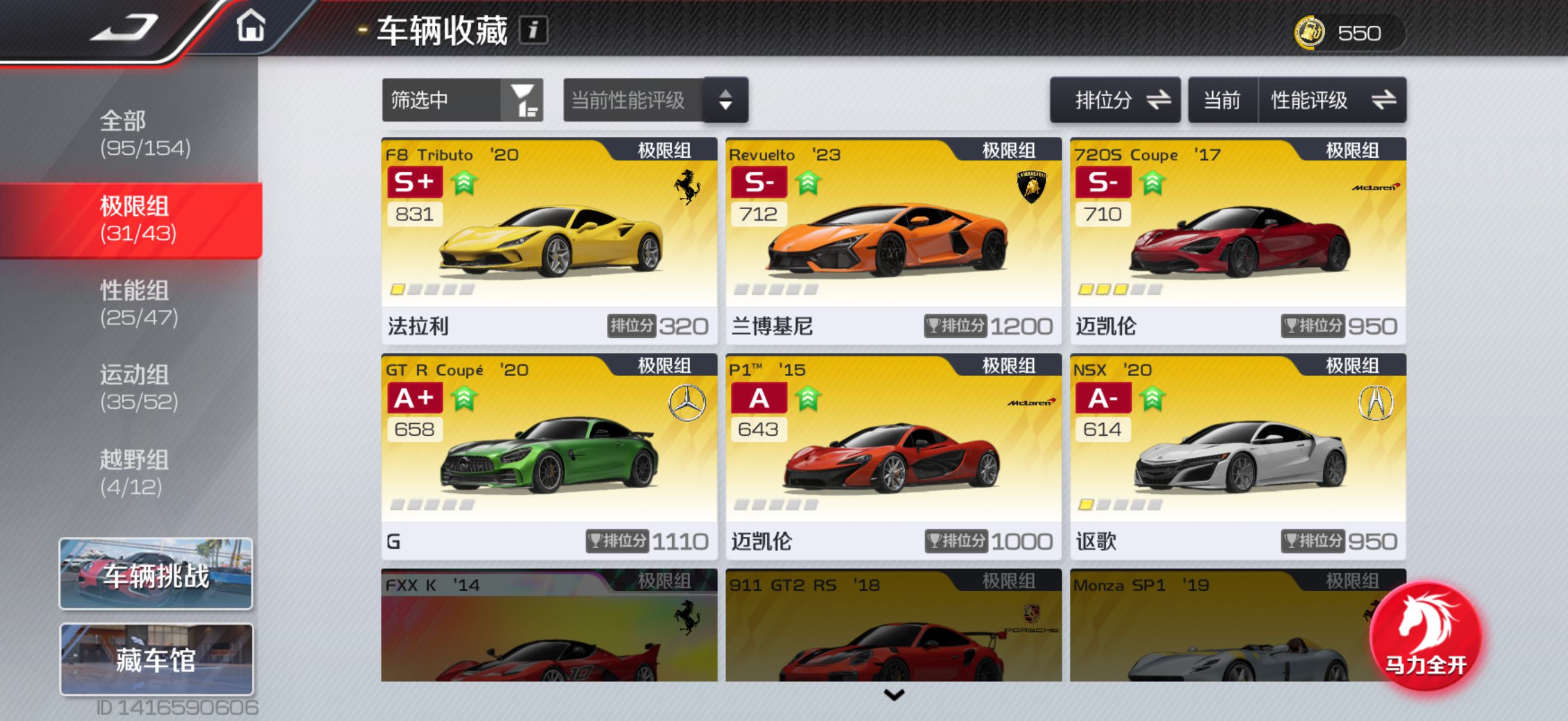Image resolution: width=1568 pixels, height=721 pixels.
Task: Choose the Revuelto '23 card
Action: [893, 240]
